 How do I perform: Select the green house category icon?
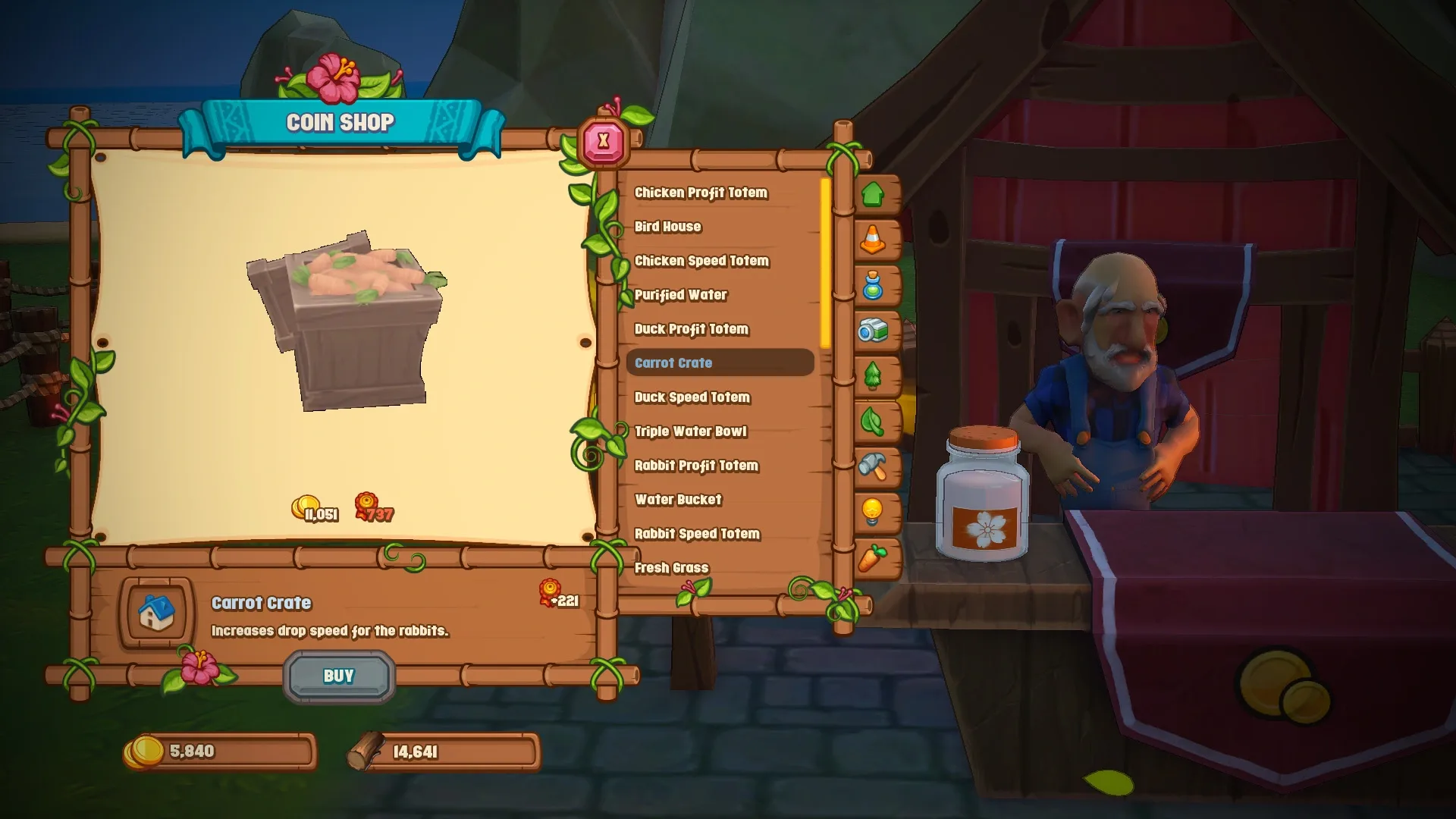pos(874,195)
